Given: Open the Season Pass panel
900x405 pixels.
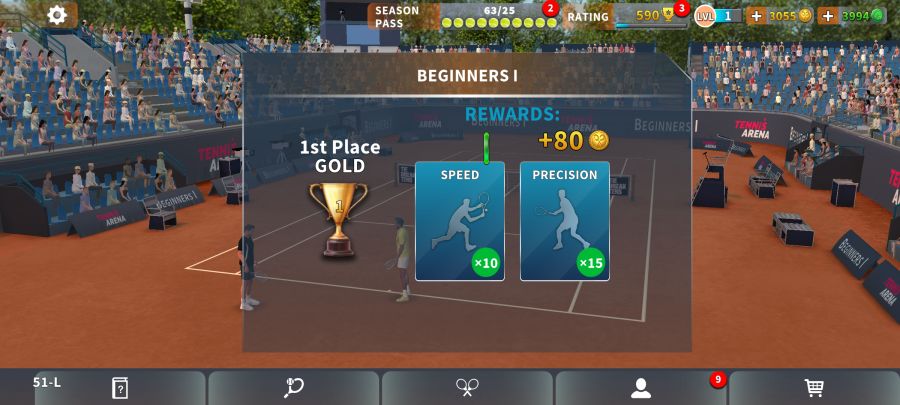Looking at the screenshot, I should [463, 16].
